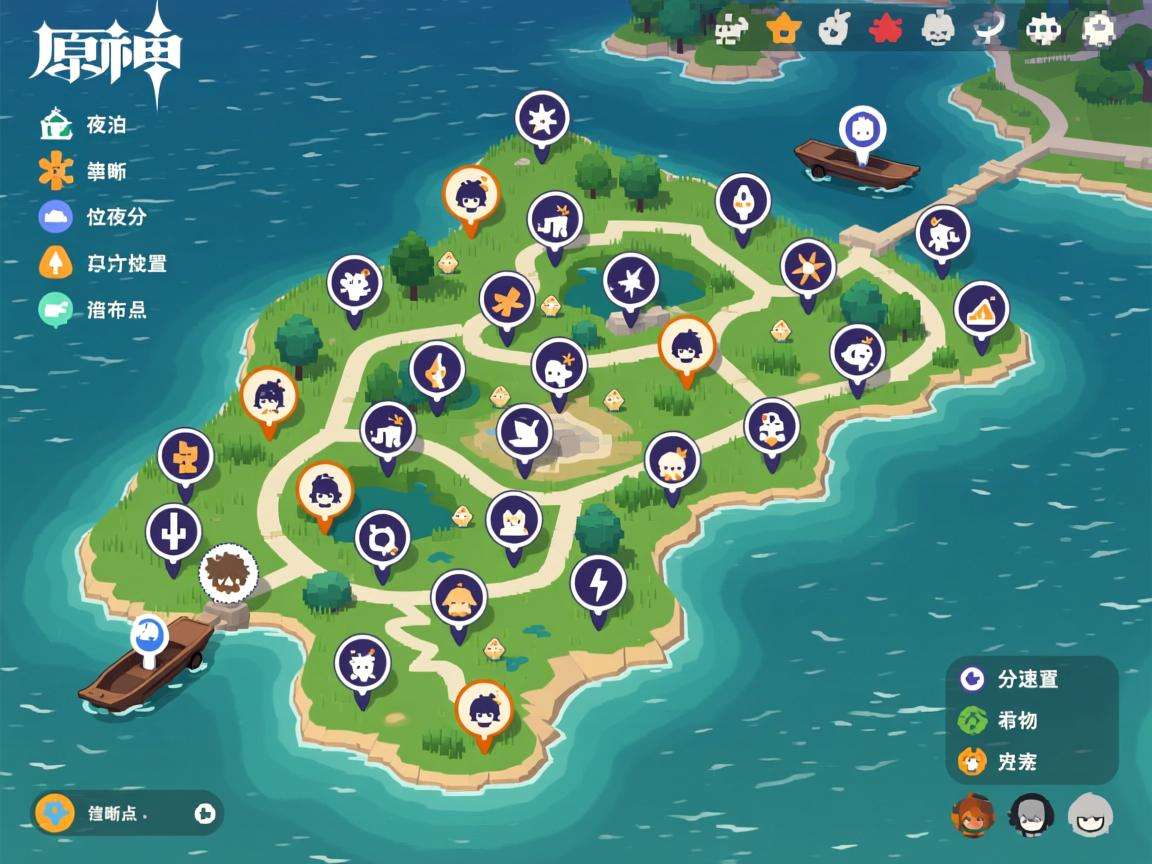Toggle the blue cloud legend entry
1152x864 pixels.
[x=56, y=216]
